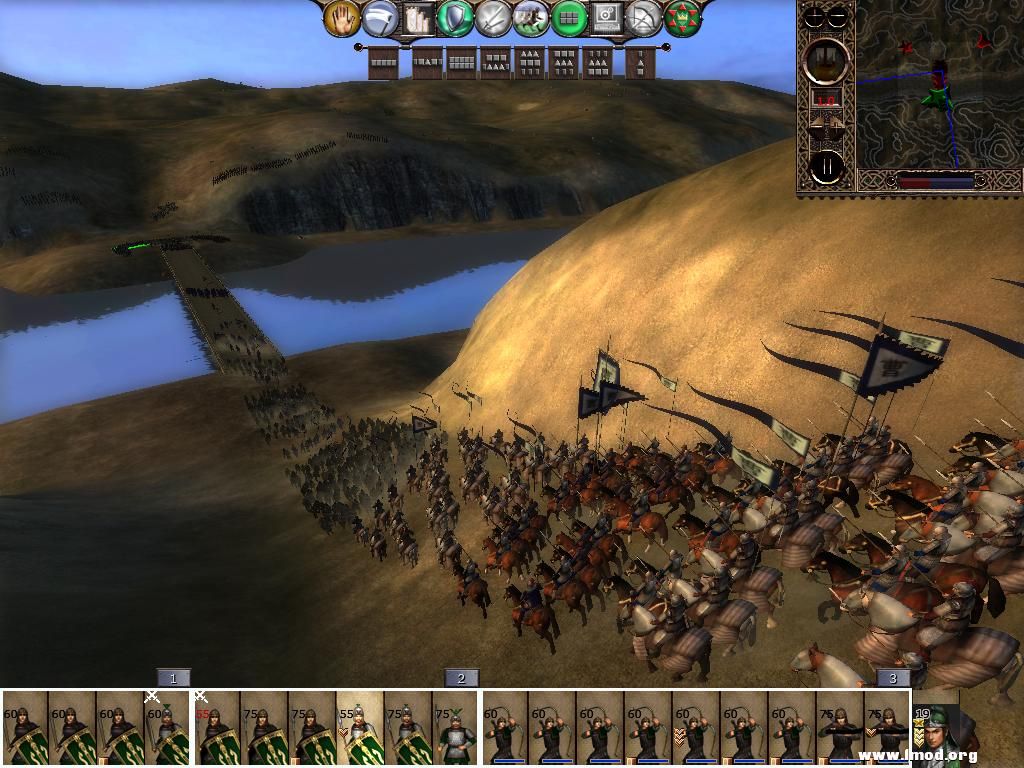The width and height of the screenshot is (1024, 768).
Task: Select unit group tab 3
Action: tap(893, 678)
